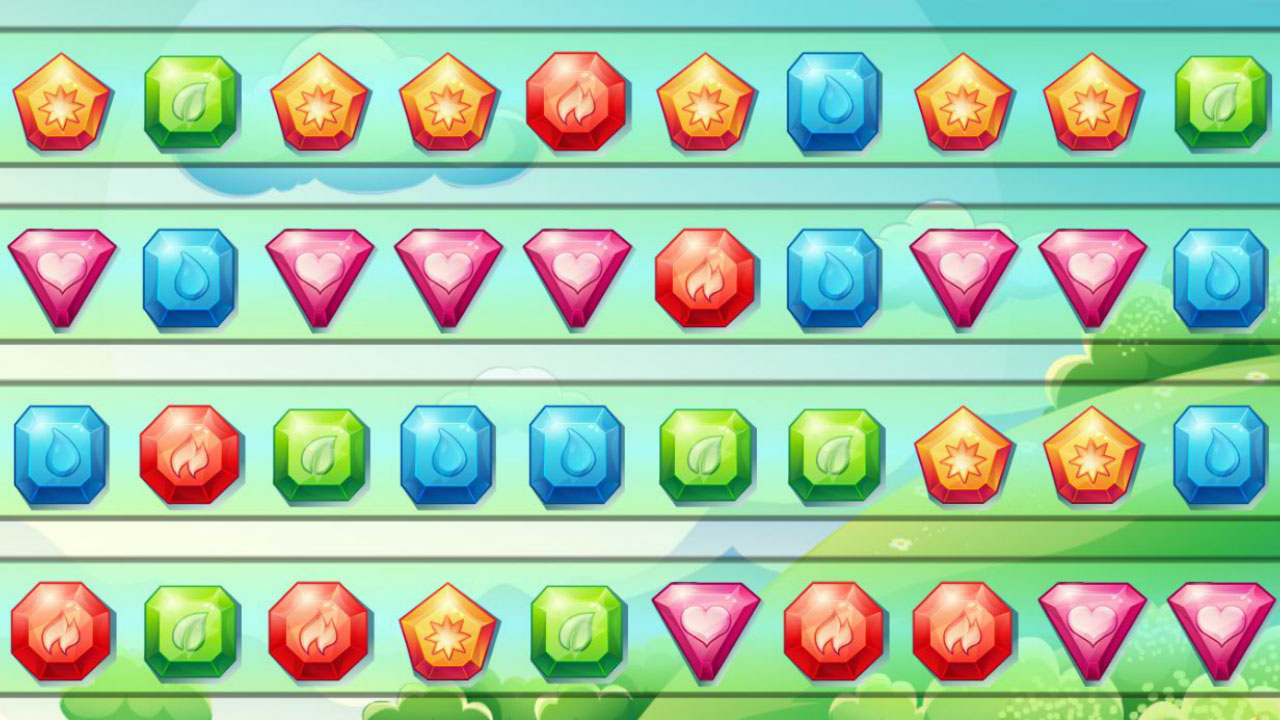Pick the water gem between two orange star gems
The image size is (1280, 720).
[834, 102]
